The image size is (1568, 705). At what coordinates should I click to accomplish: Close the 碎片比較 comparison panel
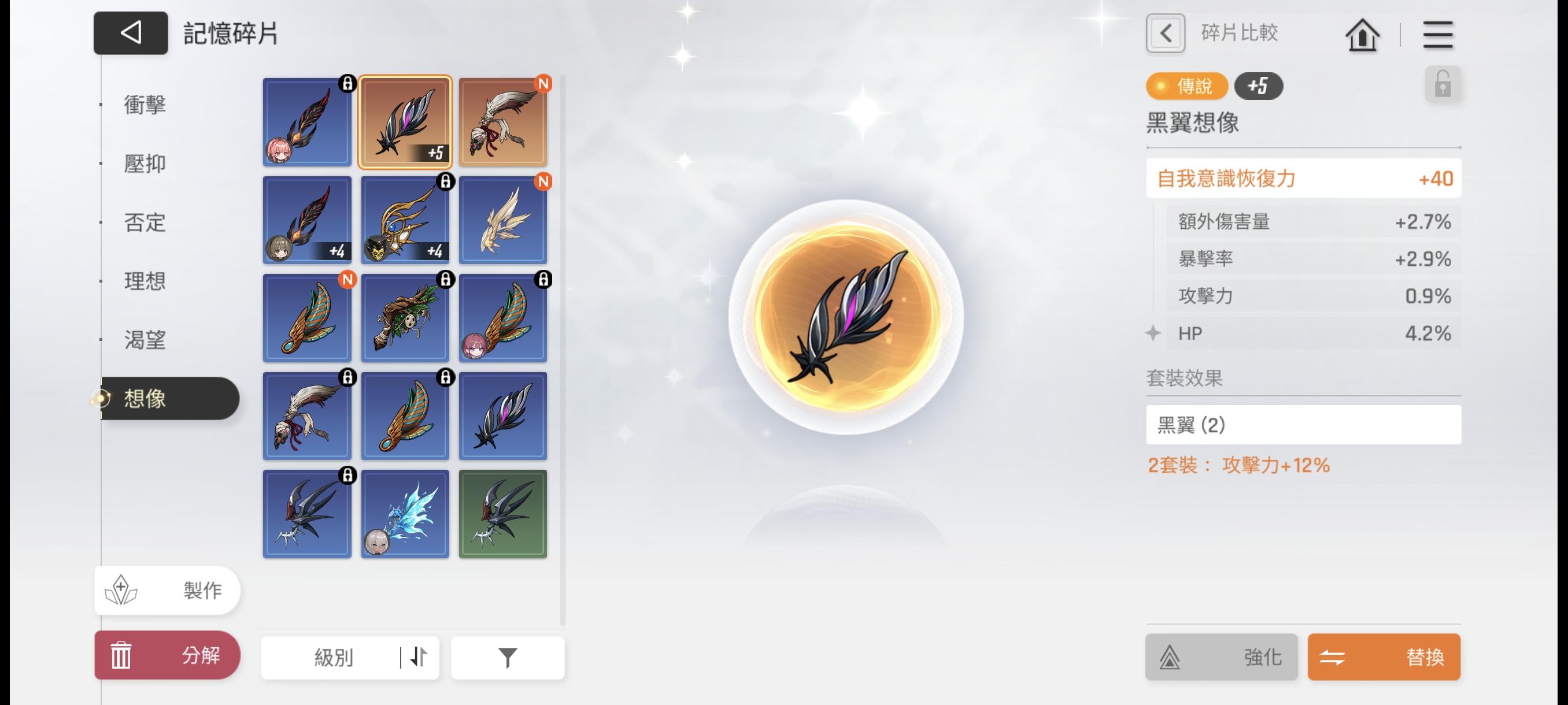click(1165, 33)
